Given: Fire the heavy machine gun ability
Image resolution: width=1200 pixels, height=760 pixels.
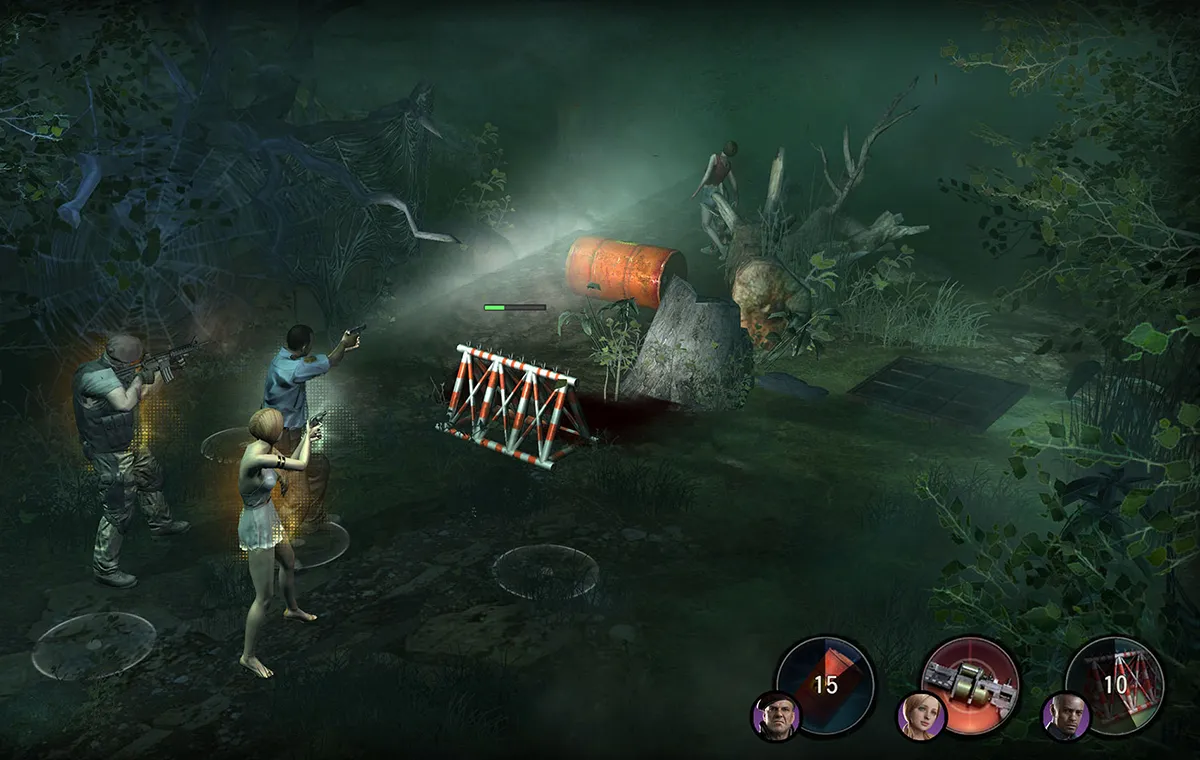Looking at the screenshot, I should tap(969, 684).
